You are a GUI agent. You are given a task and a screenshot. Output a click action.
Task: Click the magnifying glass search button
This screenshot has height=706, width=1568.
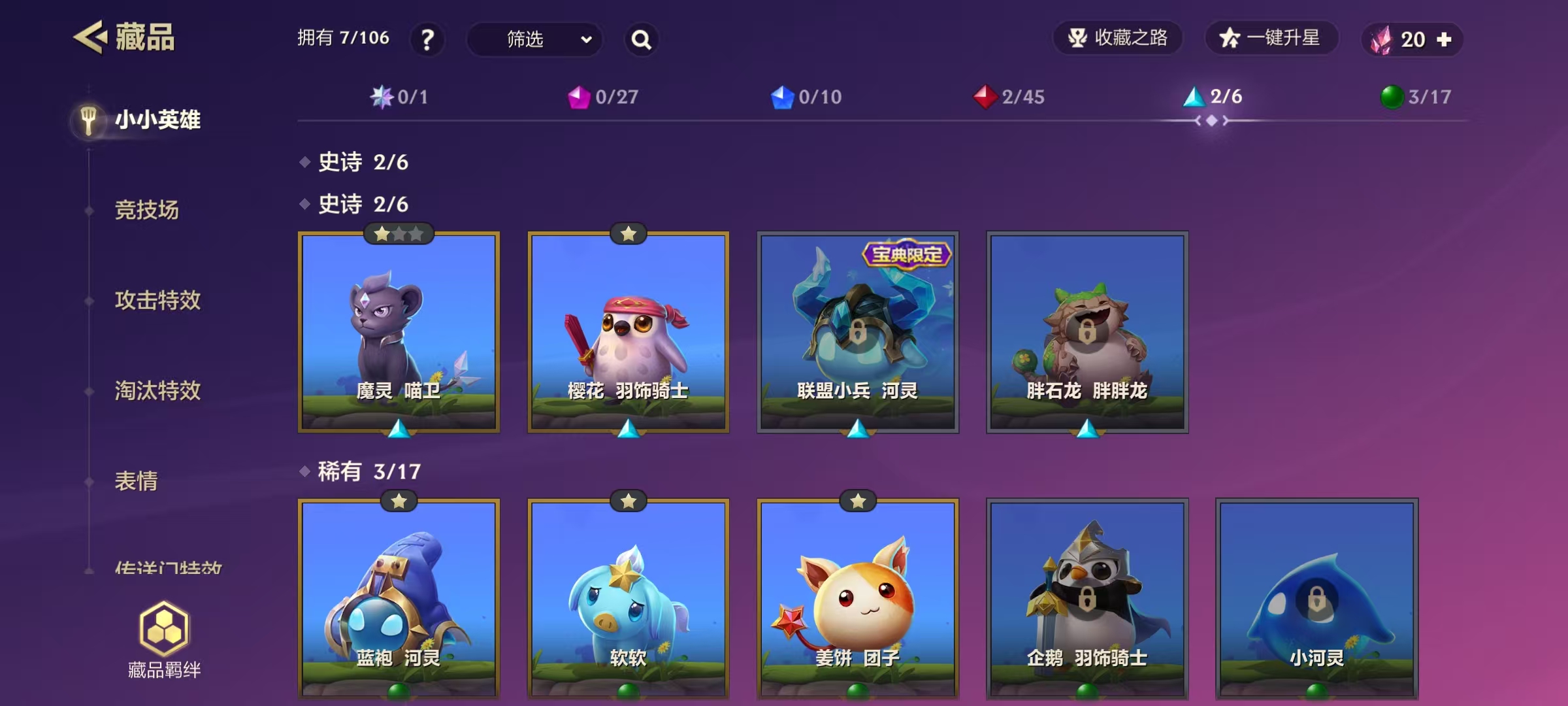tap(641, 40)
